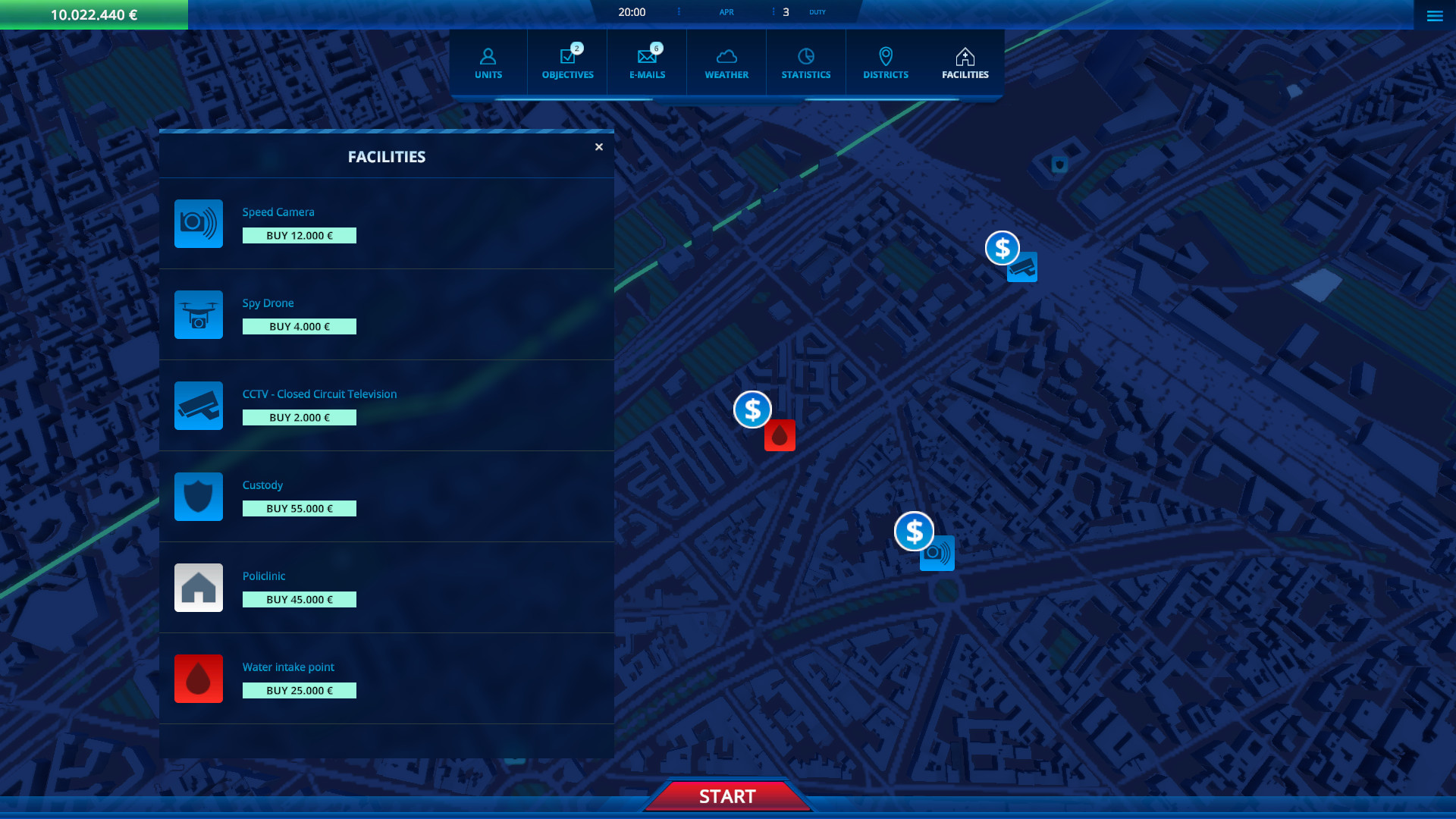The width and height of the screenshot is (1456, 819).
Task: View Statistics using the clock icon
Action: [x=805, y=61]
